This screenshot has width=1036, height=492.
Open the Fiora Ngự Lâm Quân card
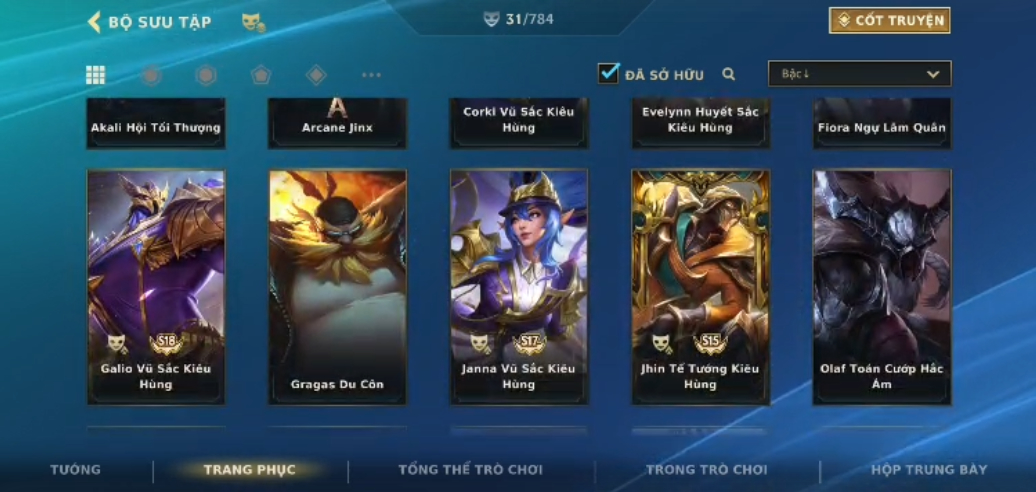pyautogui.click(x=881, y=124)
